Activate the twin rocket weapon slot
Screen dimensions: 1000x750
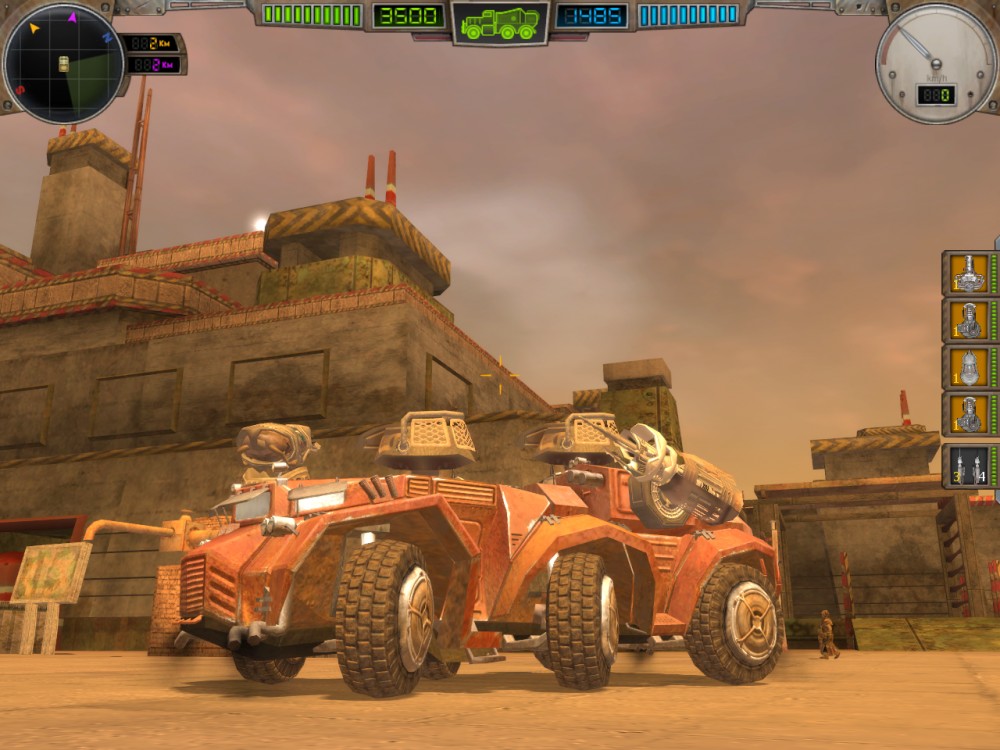click(966, 465)
